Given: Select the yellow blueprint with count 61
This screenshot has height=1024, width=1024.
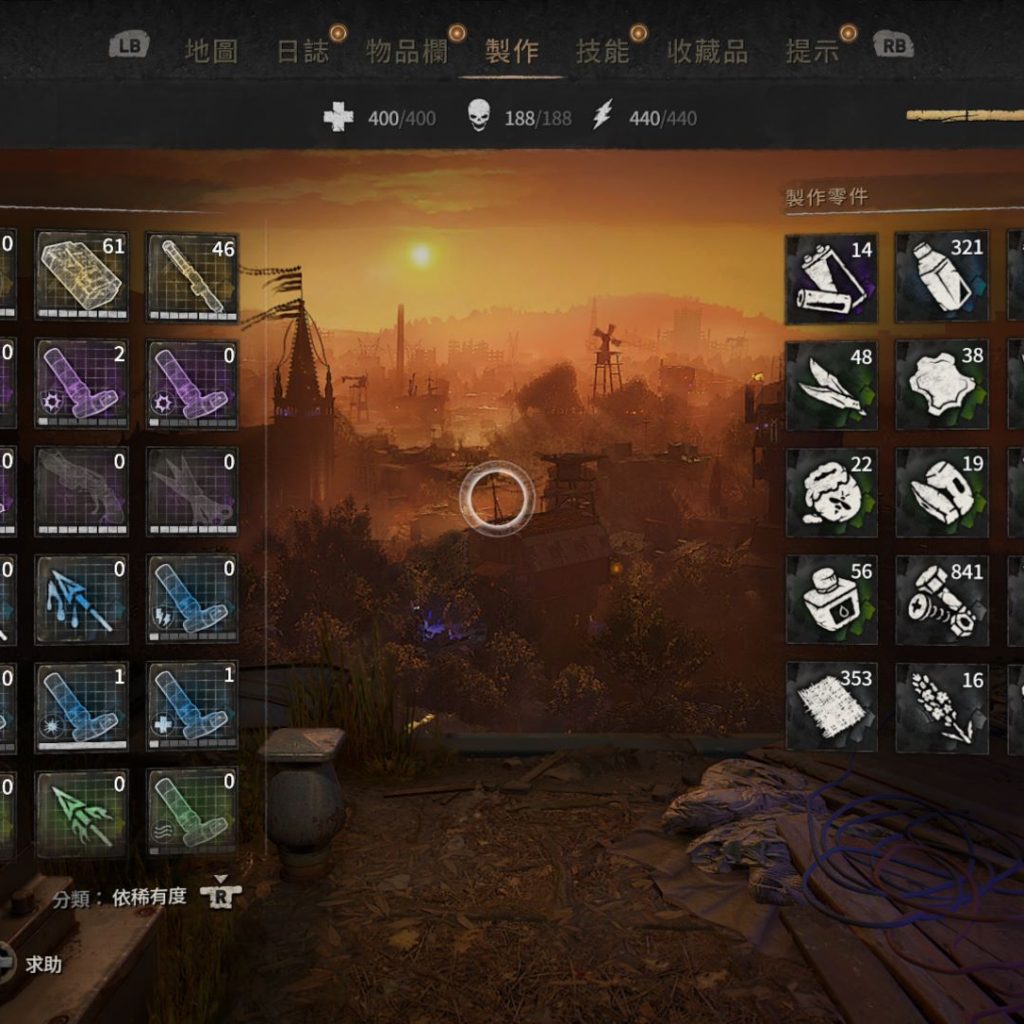Looking at the screenshot, I should [82, 276].
